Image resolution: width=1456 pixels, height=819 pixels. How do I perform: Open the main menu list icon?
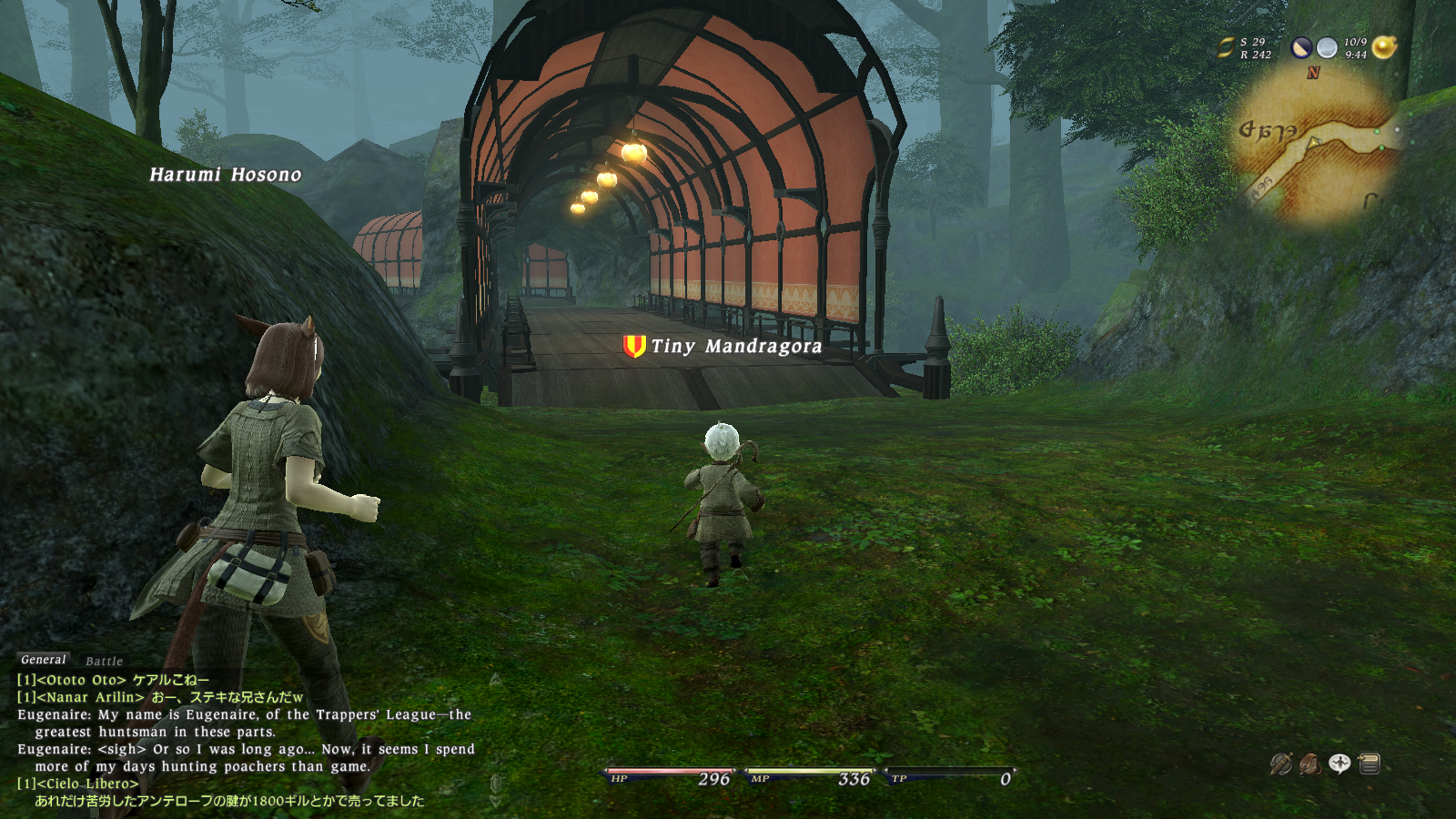click(1370, 763)
